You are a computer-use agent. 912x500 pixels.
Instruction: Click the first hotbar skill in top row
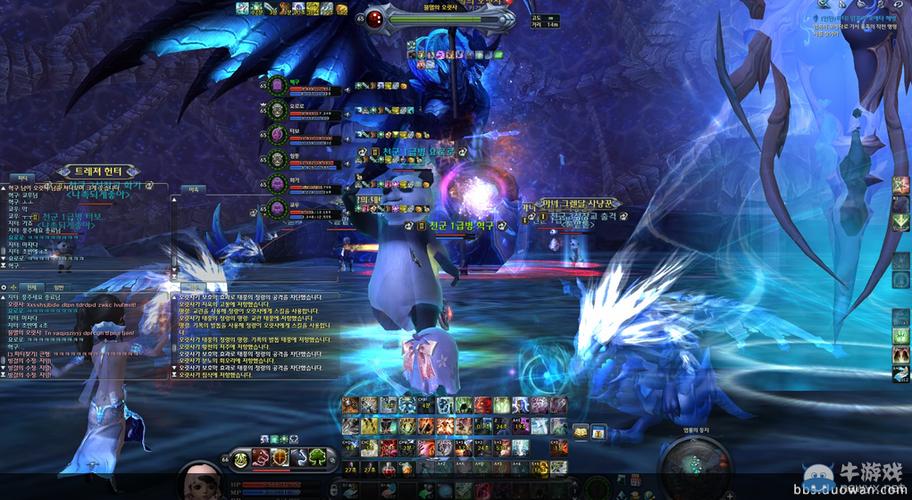pos(350,404)
